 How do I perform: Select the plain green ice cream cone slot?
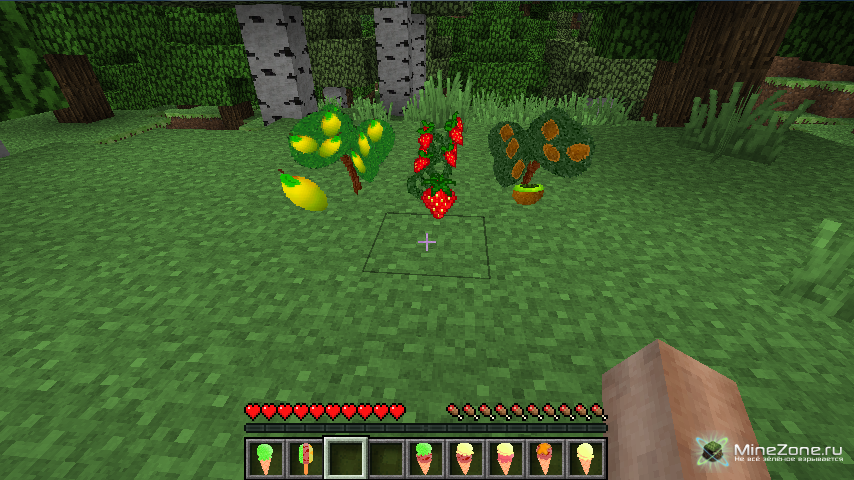(265, 459)
